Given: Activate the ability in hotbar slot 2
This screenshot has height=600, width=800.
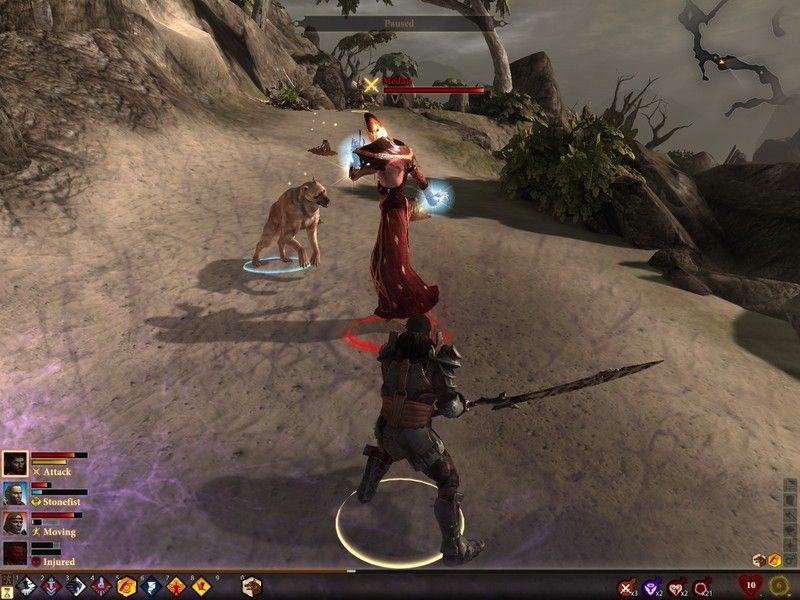Looking at the screenshot, I should tap(50, 586).
